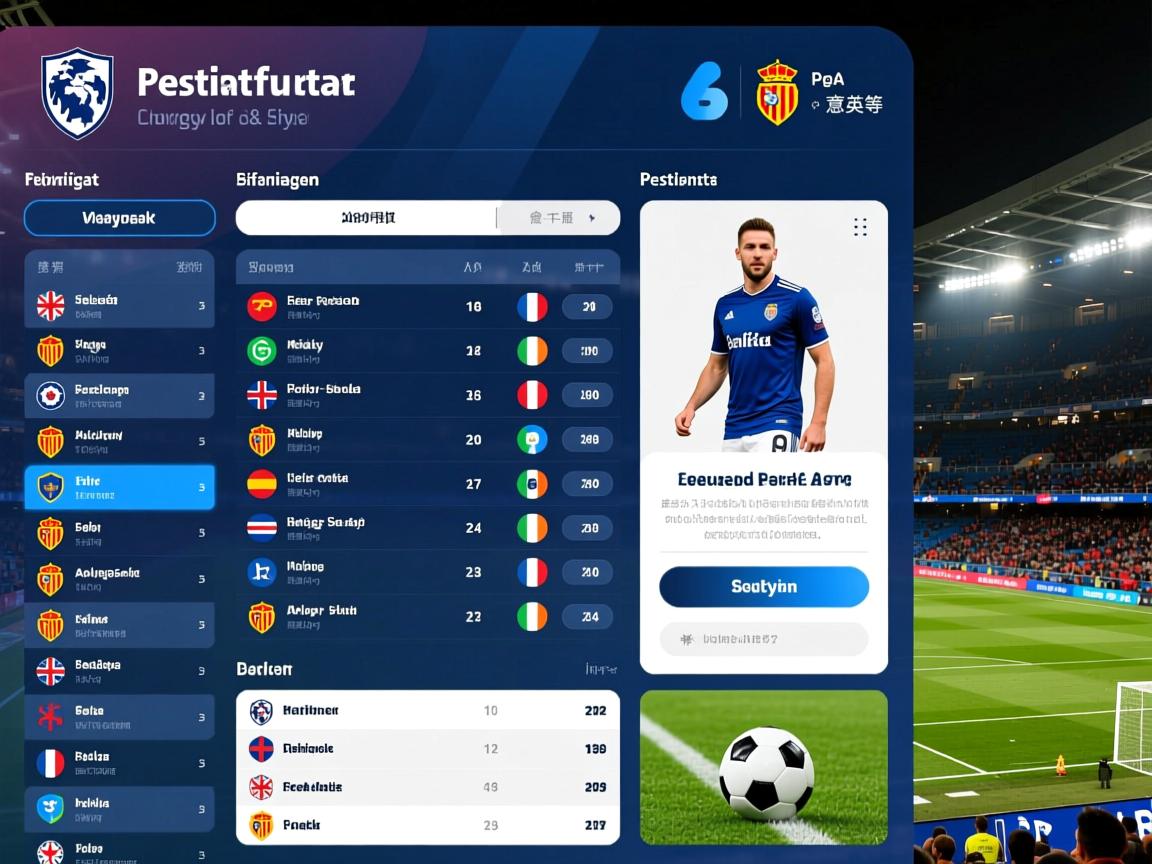Open the soccer ball thumbnail

tap(763, 767)
